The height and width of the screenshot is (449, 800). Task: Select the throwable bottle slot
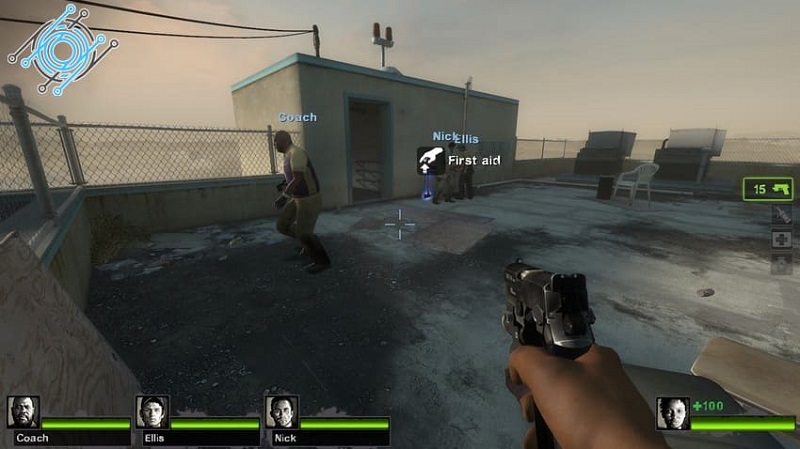tap(781, 214)
